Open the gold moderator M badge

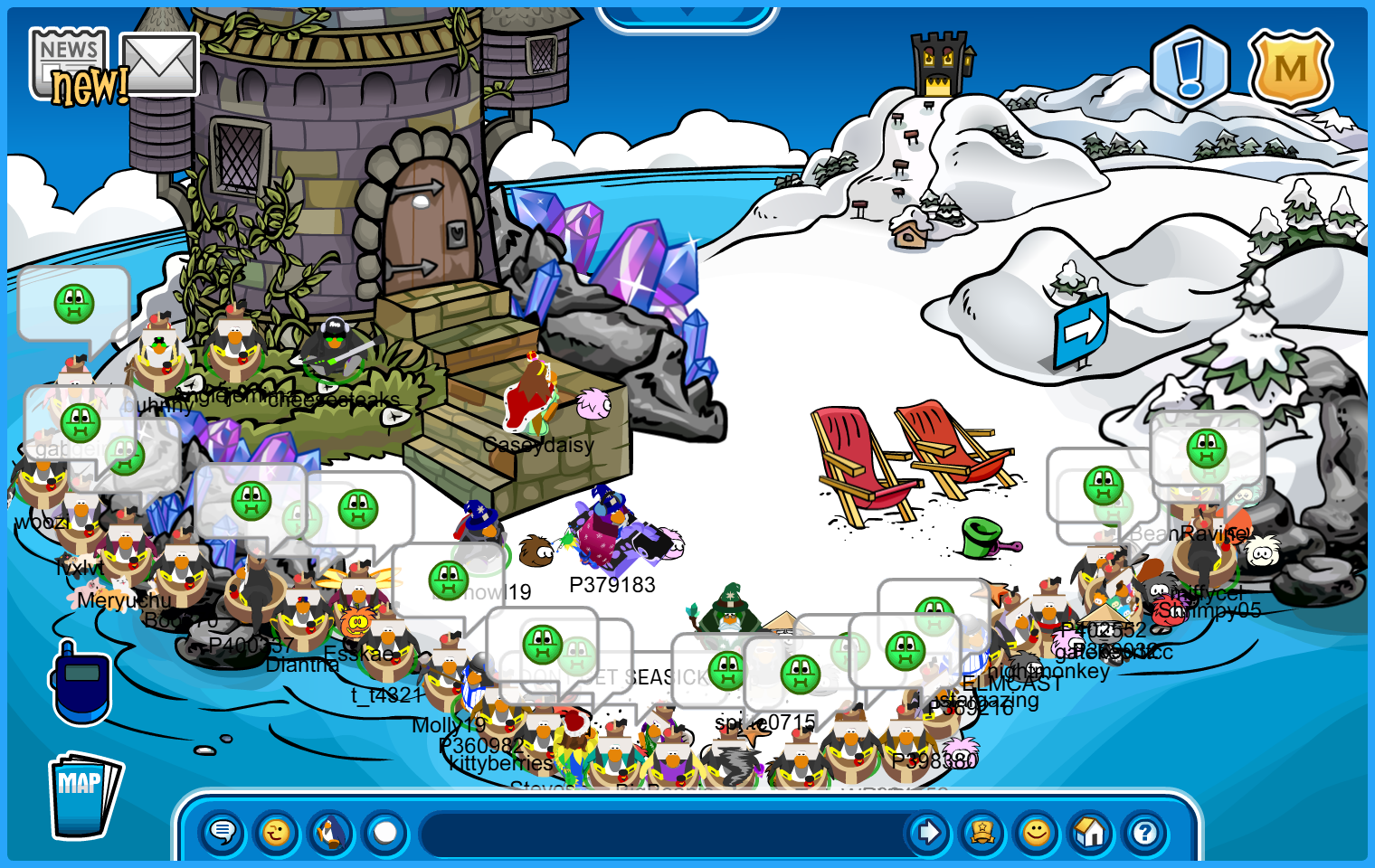(1290, 70)
